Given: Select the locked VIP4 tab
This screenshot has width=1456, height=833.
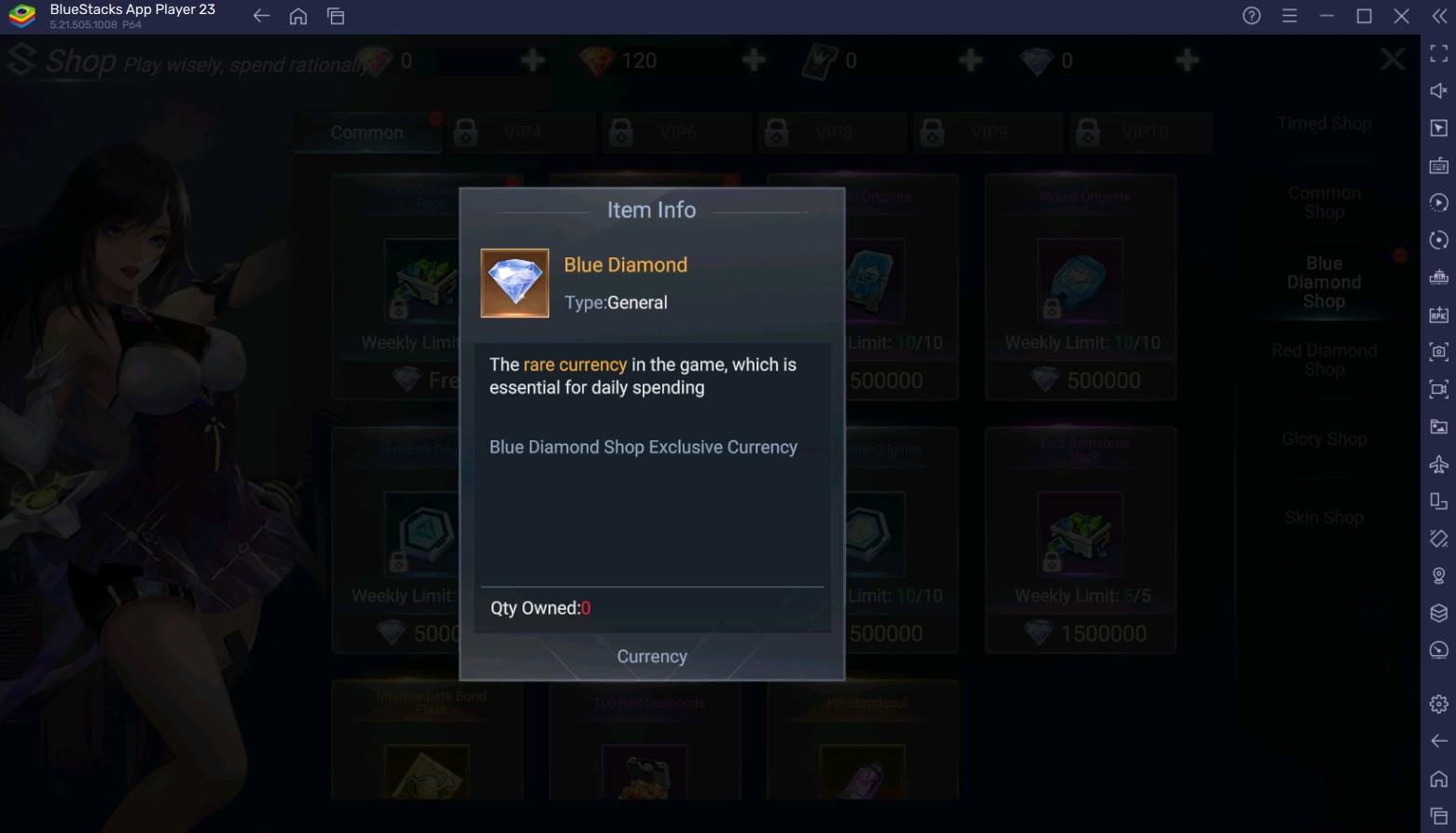Looking at the screenshot, I should [520, 132].
